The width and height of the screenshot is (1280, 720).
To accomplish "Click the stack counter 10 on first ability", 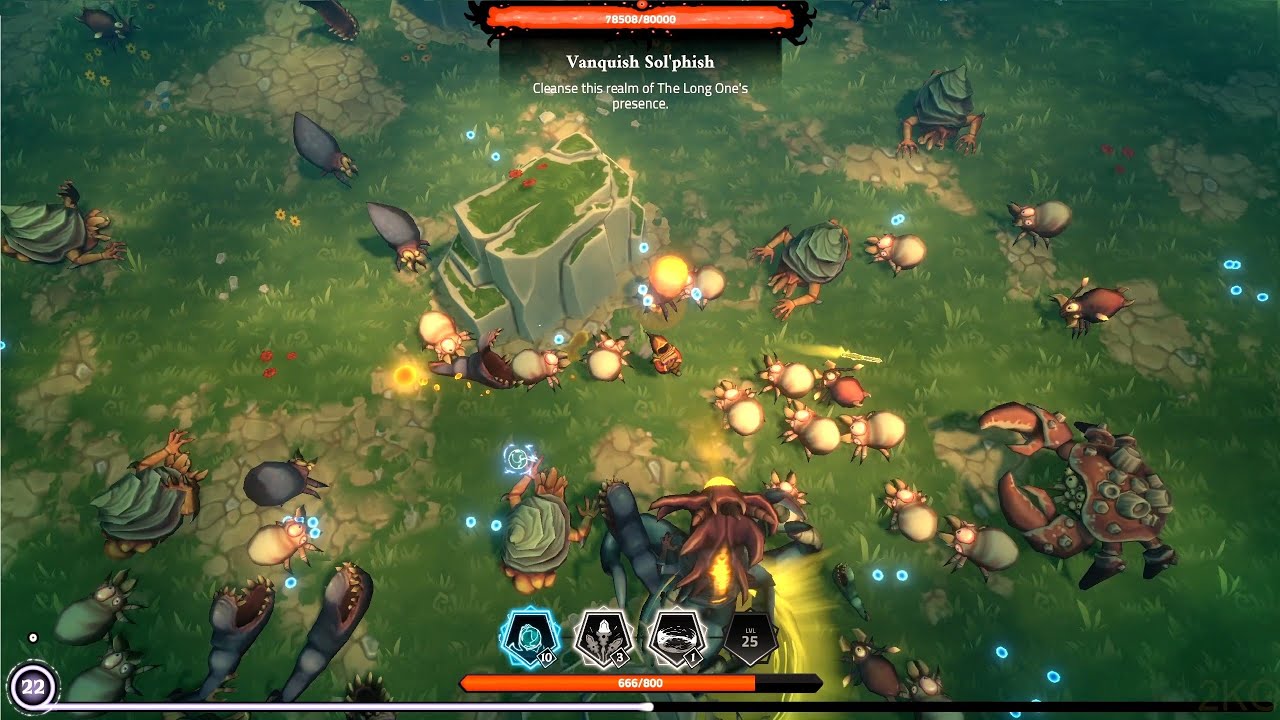I will pyautogui.click(x=547, y=659).
